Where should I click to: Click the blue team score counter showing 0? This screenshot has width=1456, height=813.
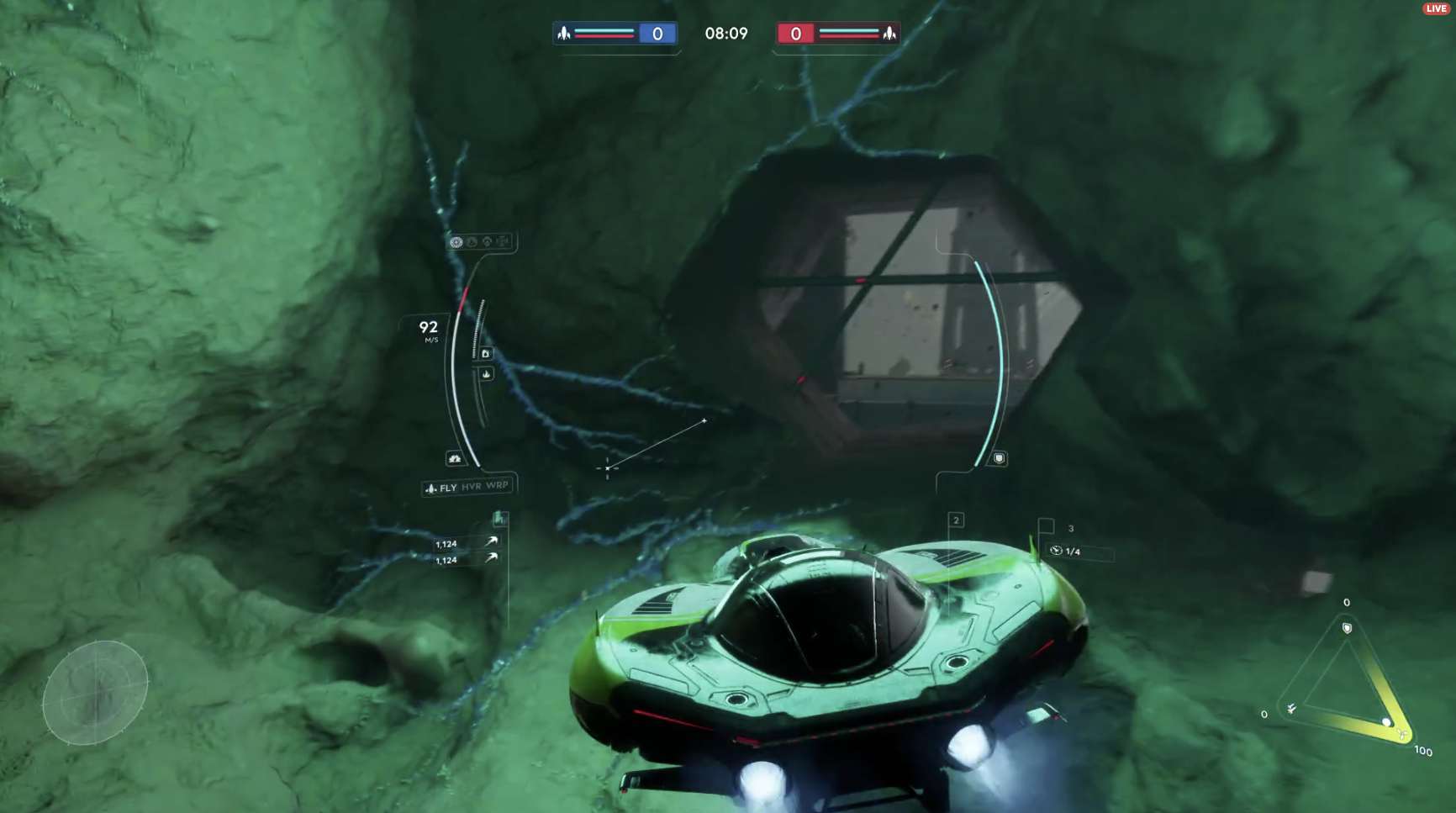(x=660, y=34)
